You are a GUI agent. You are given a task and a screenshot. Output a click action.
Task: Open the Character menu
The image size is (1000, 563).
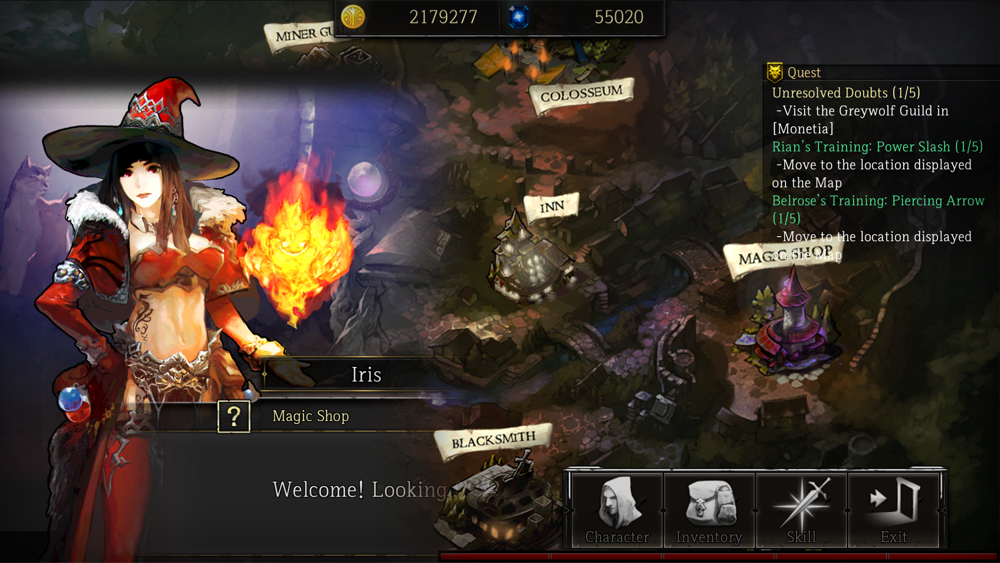[x=616, y=509]
